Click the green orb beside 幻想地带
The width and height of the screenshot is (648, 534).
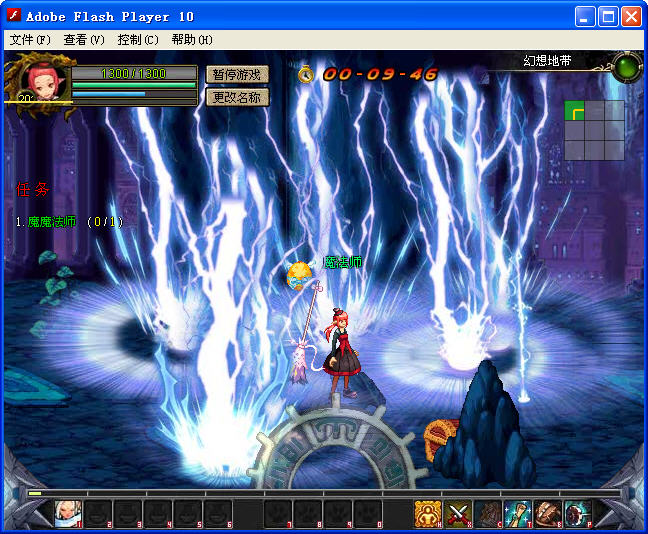(x=627, y=67)
